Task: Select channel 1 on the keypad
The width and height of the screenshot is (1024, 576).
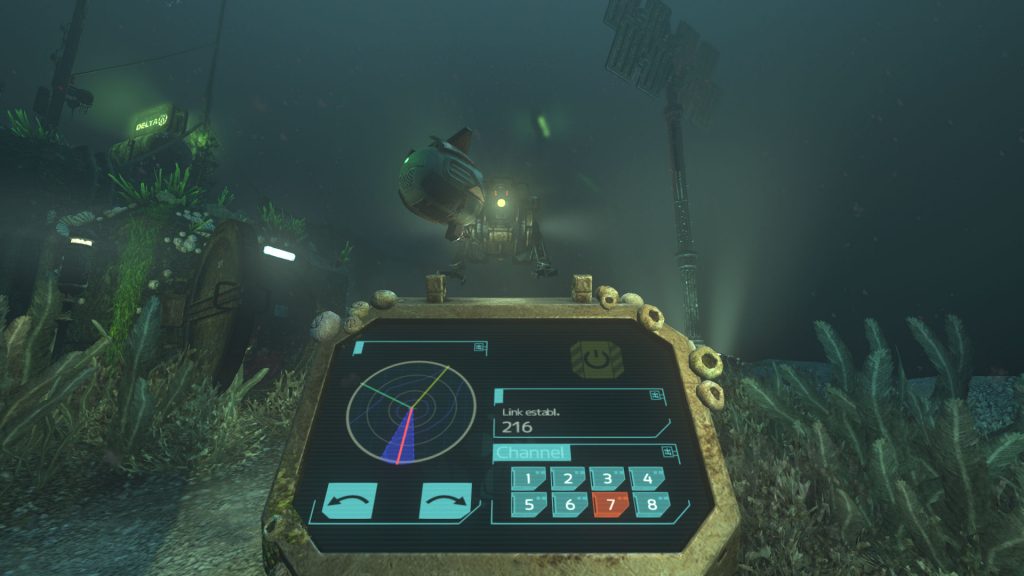Action: (x=527, y=479)
